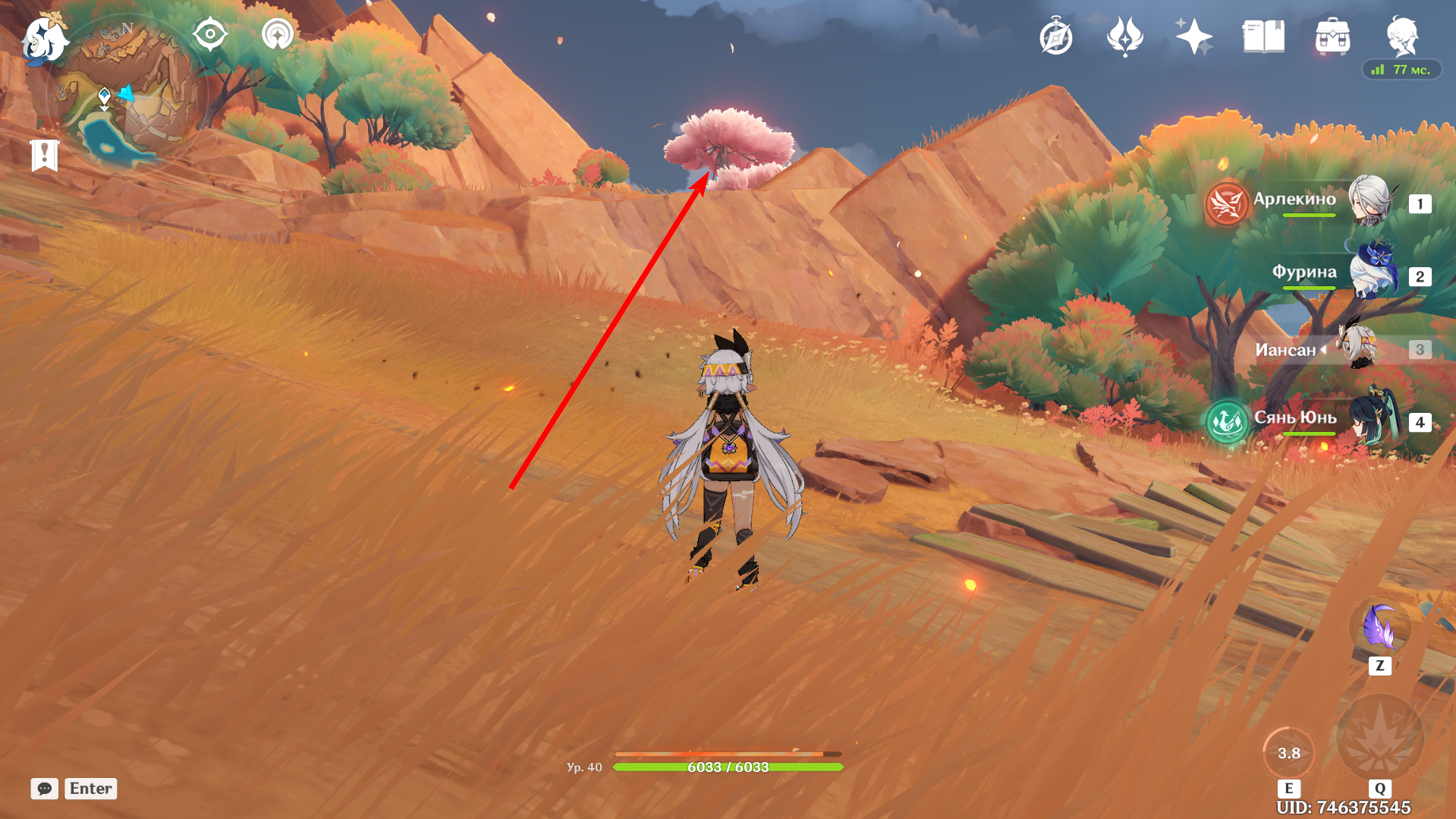Image resolution: width=1456 pixels, height=819 pixels.
Task: Open the minimap in the corner
Action: (129, 83)
